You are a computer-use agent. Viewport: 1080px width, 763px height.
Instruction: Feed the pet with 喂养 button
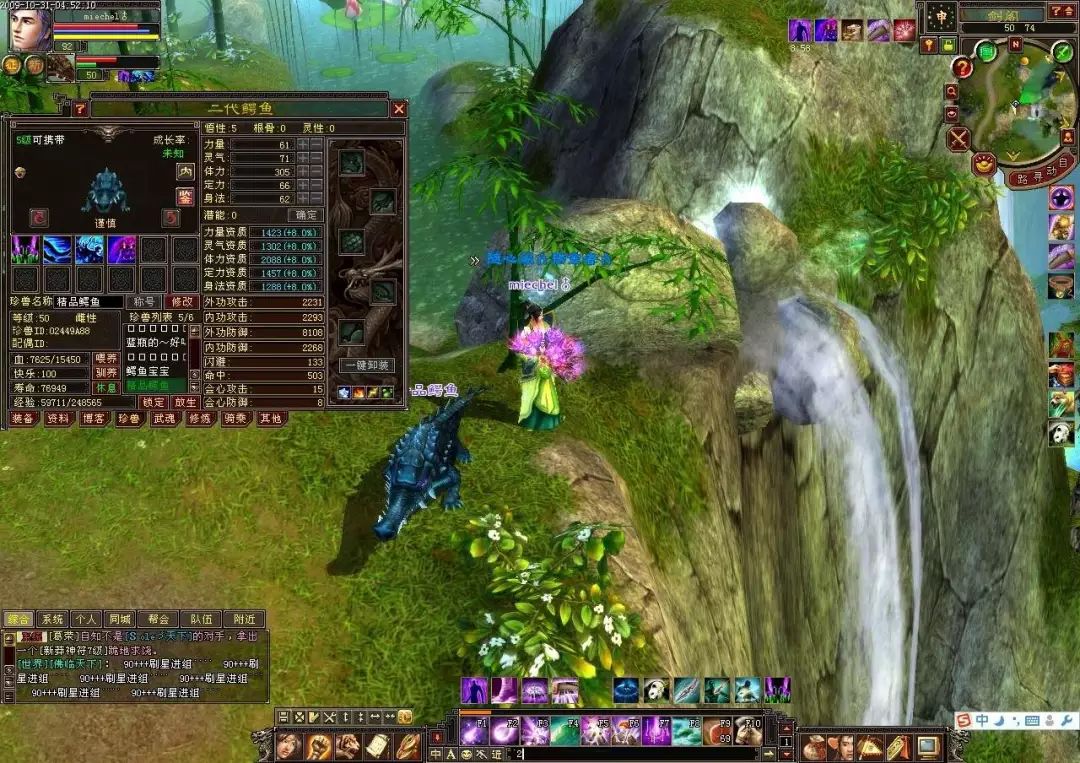click(x=106, y=358)
